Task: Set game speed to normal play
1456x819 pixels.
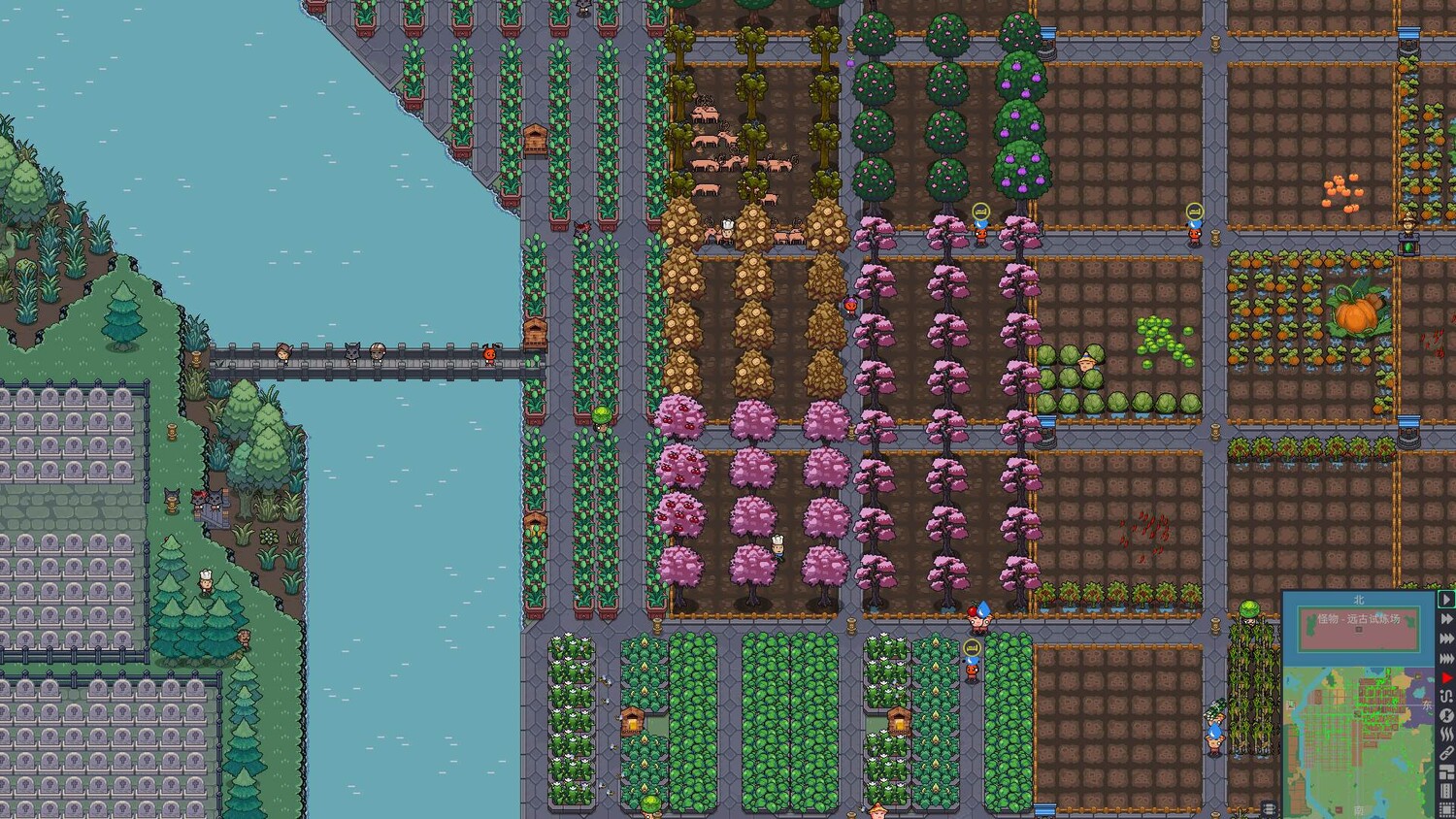Action: pos(1446,600)
